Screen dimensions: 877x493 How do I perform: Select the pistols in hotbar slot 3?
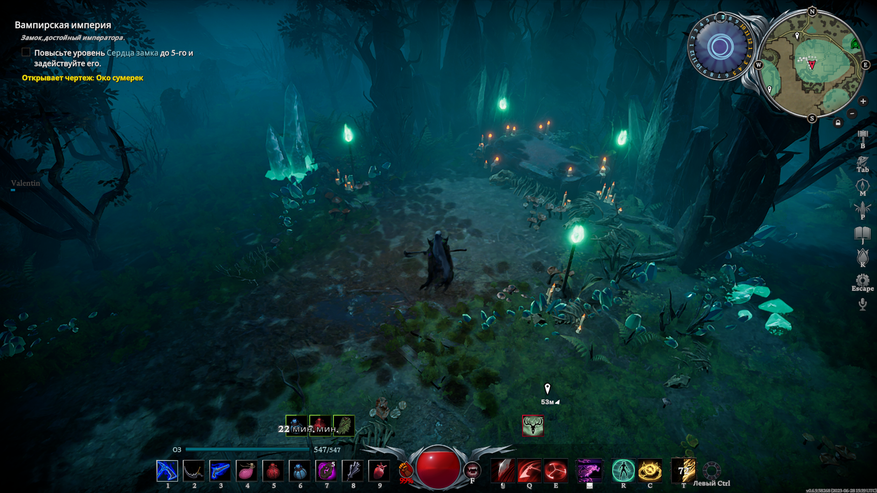pyautogui.click(x=219, y=470)
